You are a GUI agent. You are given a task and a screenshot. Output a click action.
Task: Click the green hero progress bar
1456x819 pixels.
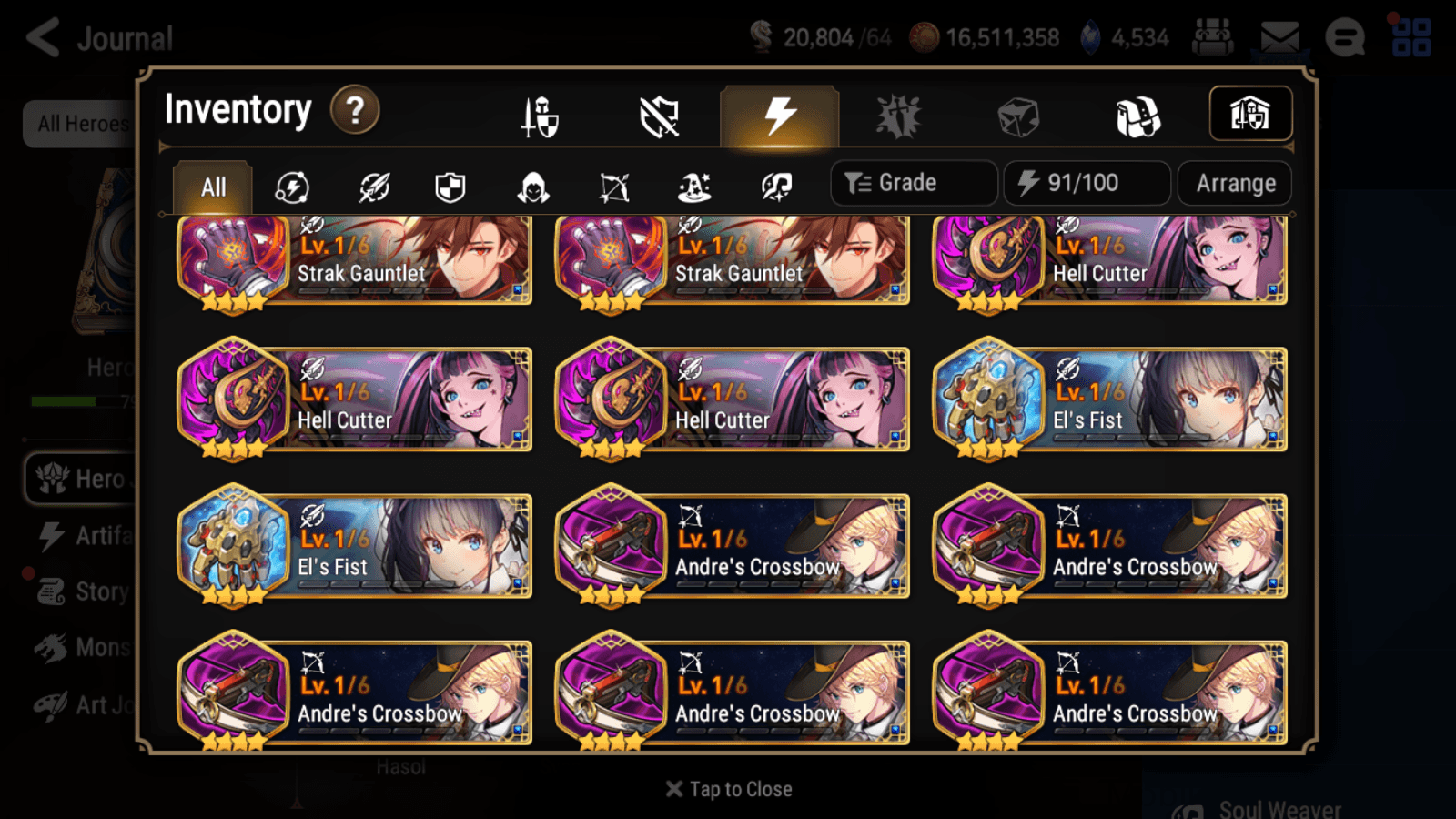coord(64,401)
